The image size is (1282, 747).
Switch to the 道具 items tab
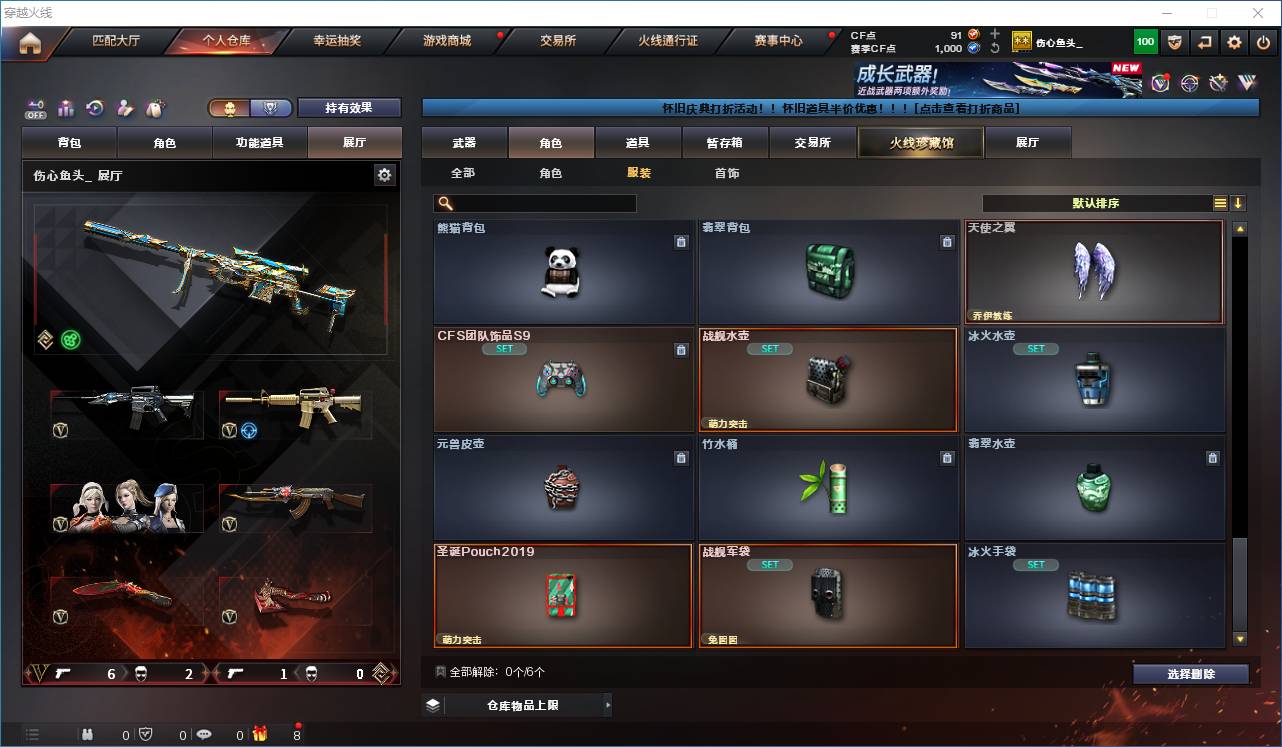(638, 143)
